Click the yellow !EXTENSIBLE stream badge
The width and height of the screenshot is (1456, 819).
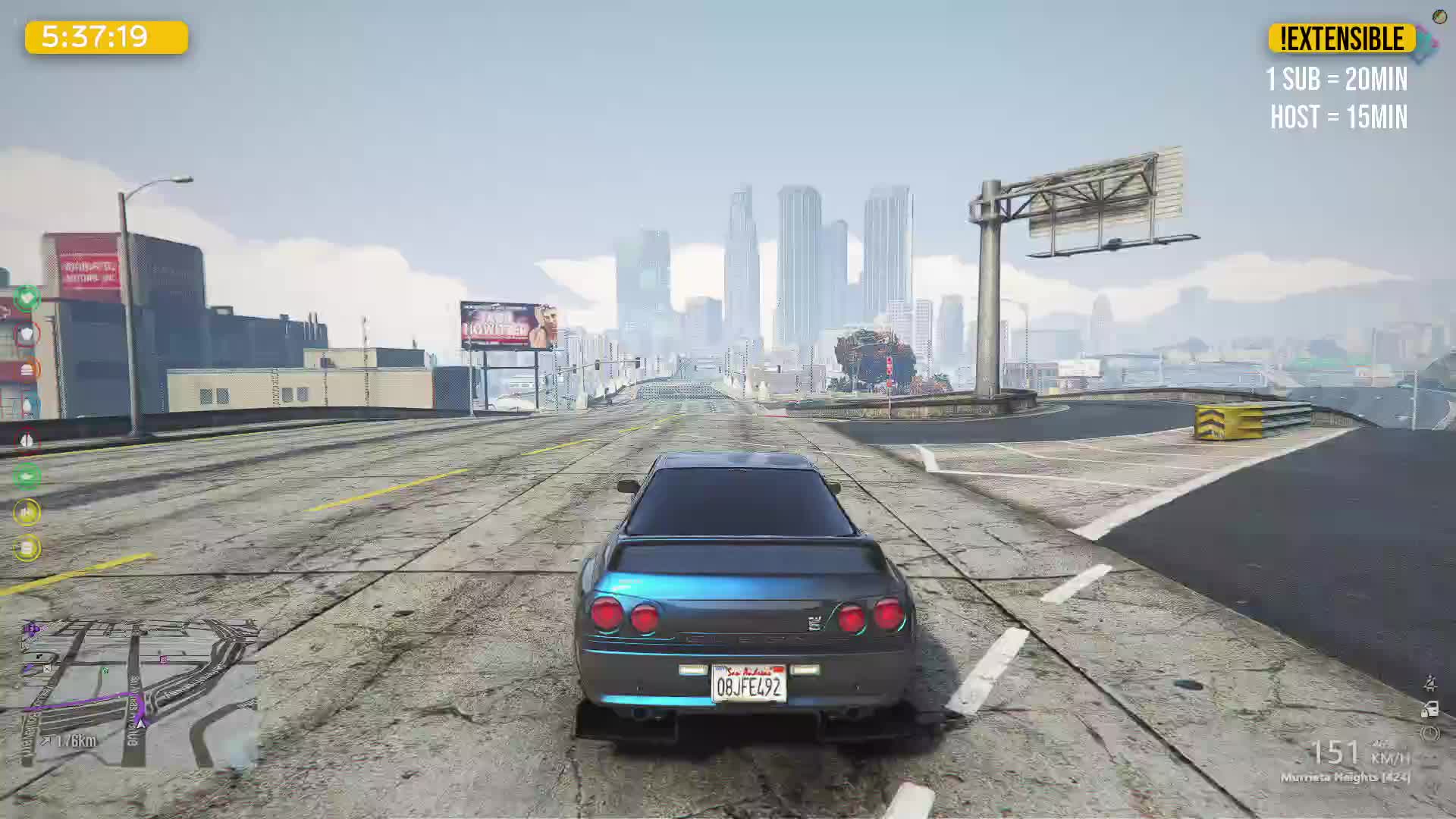click(x=1341, y=39)
